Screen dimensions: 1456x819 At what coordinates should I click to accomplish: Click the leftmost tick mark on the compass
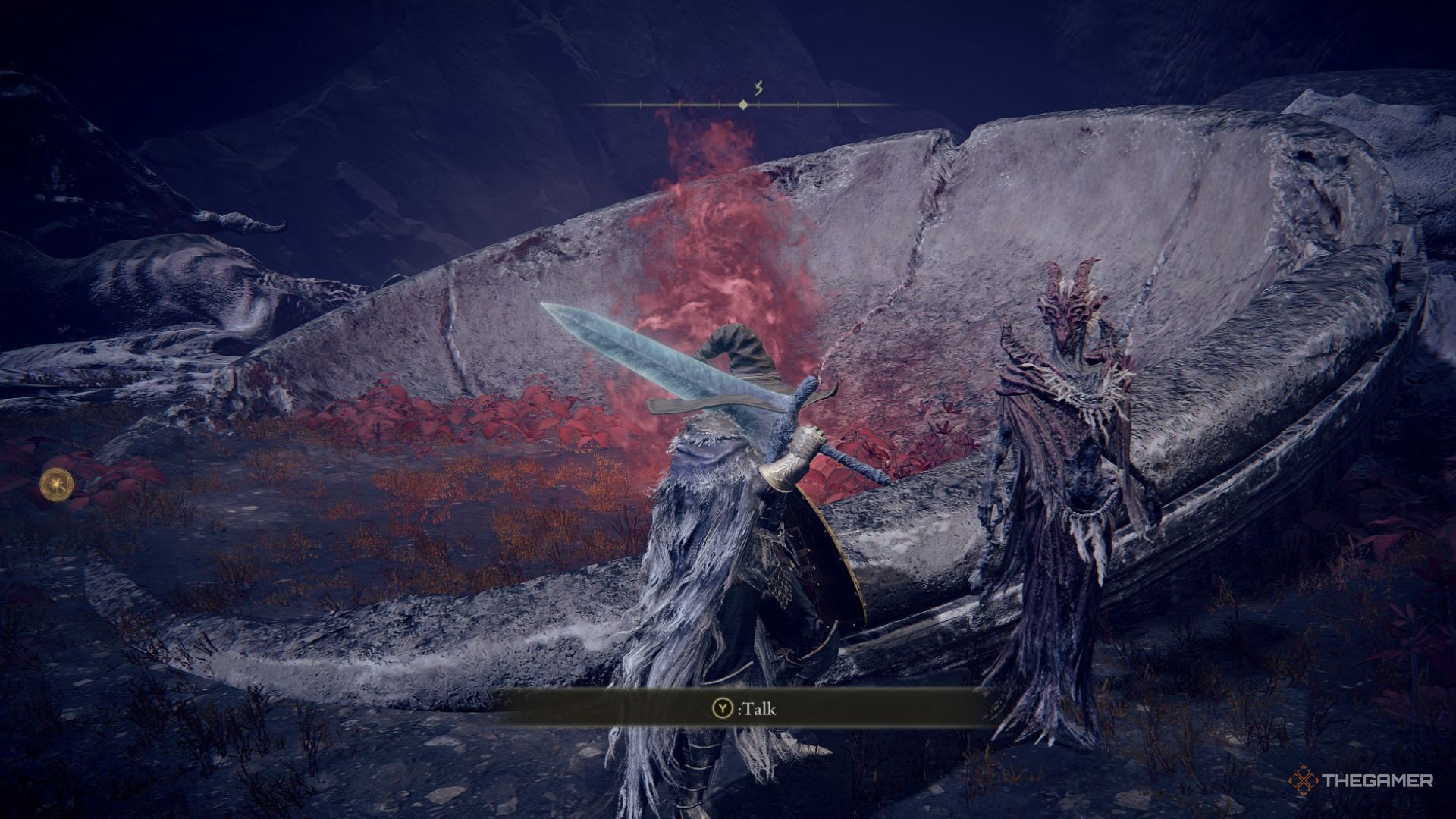pos(641,104)
